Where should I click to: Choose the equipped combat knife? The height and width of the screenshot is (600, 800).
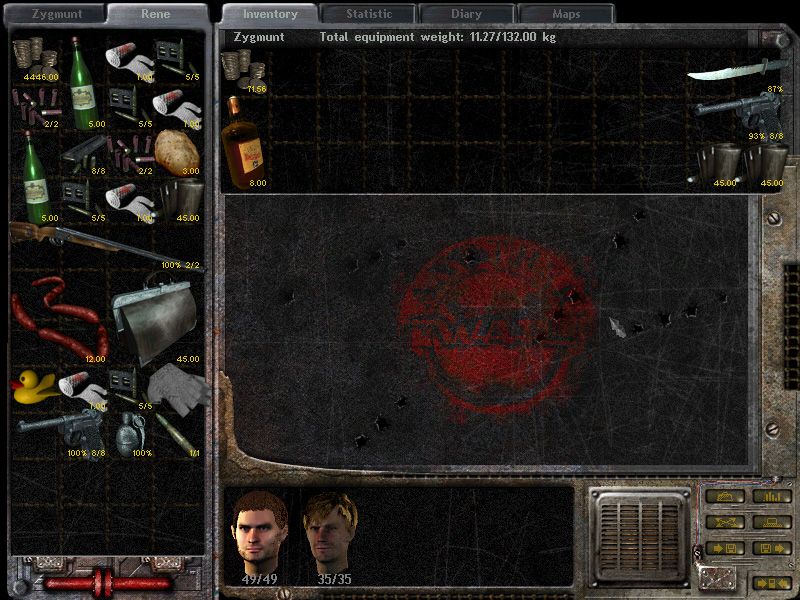pyautogui.click(x=735, y=72)
